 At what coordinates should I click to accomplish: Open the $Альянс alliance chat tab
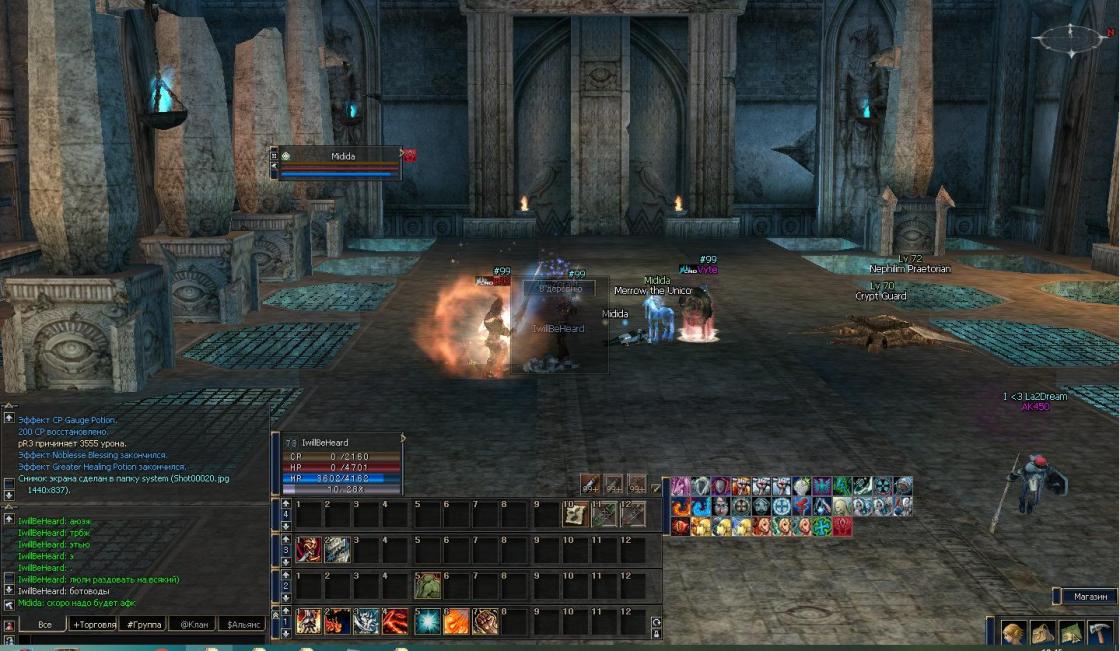click(243, 624)
